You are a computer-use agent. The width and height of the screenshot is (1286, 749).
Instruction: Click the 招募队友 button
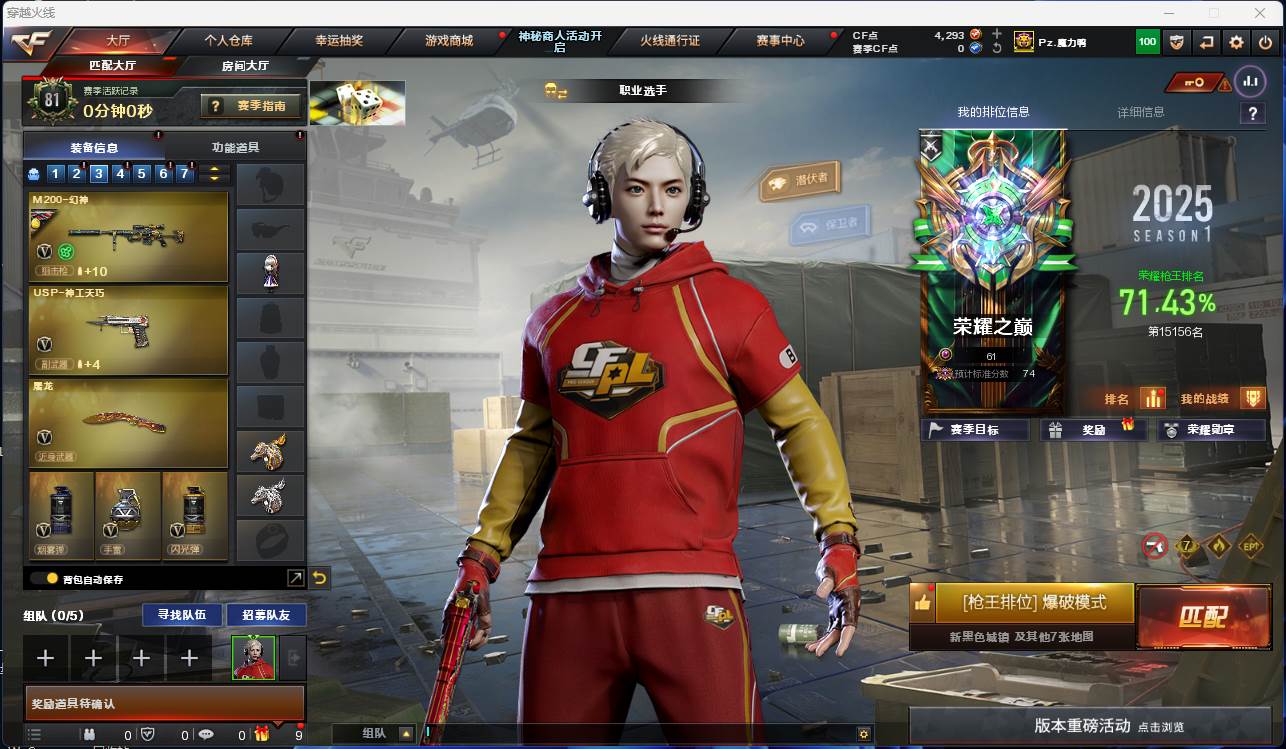(x=266, y=614)
